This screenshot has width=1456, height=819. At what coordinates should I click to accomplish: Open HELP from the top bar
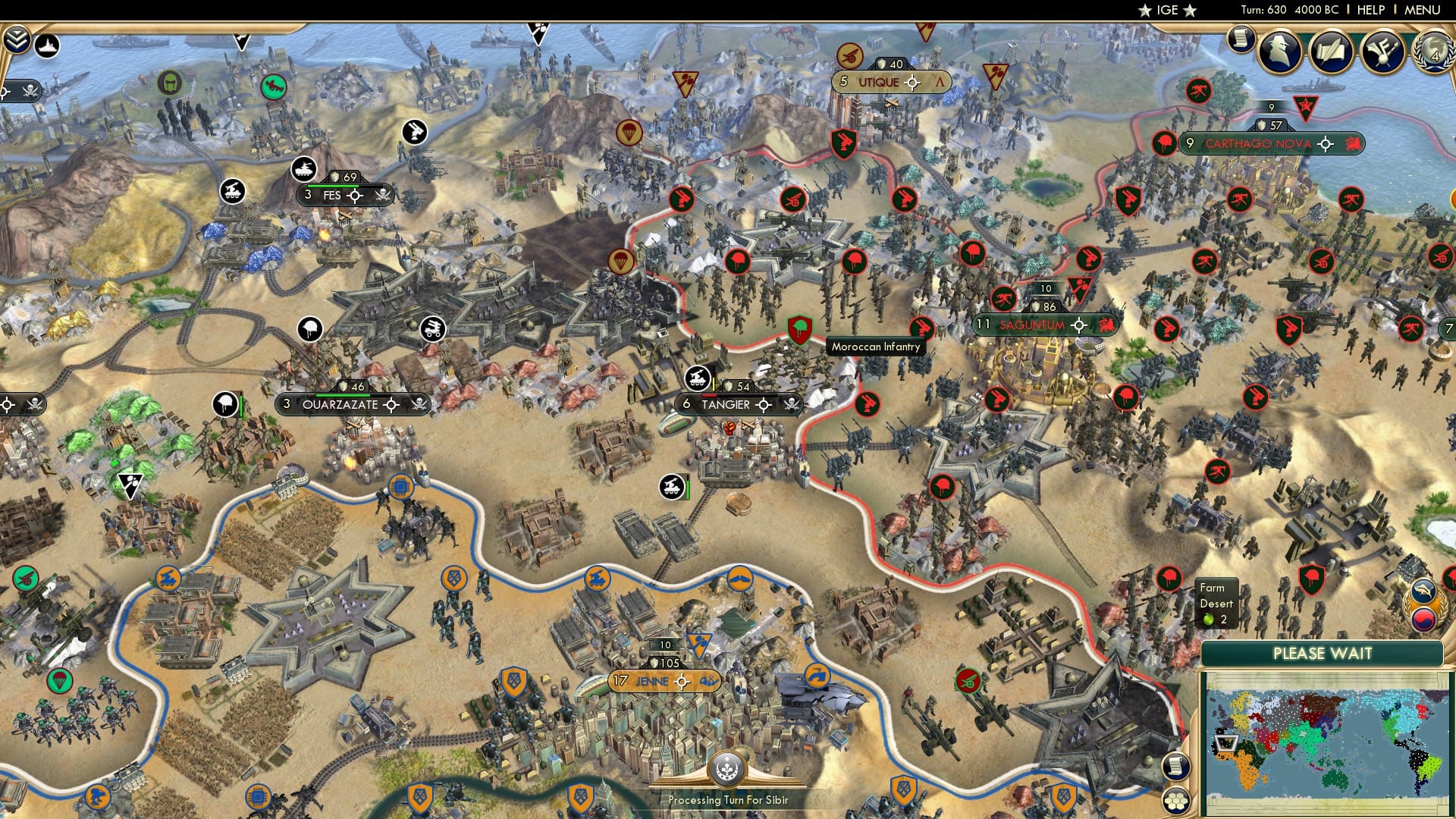pyautogui.click(x=1370, y=10)
